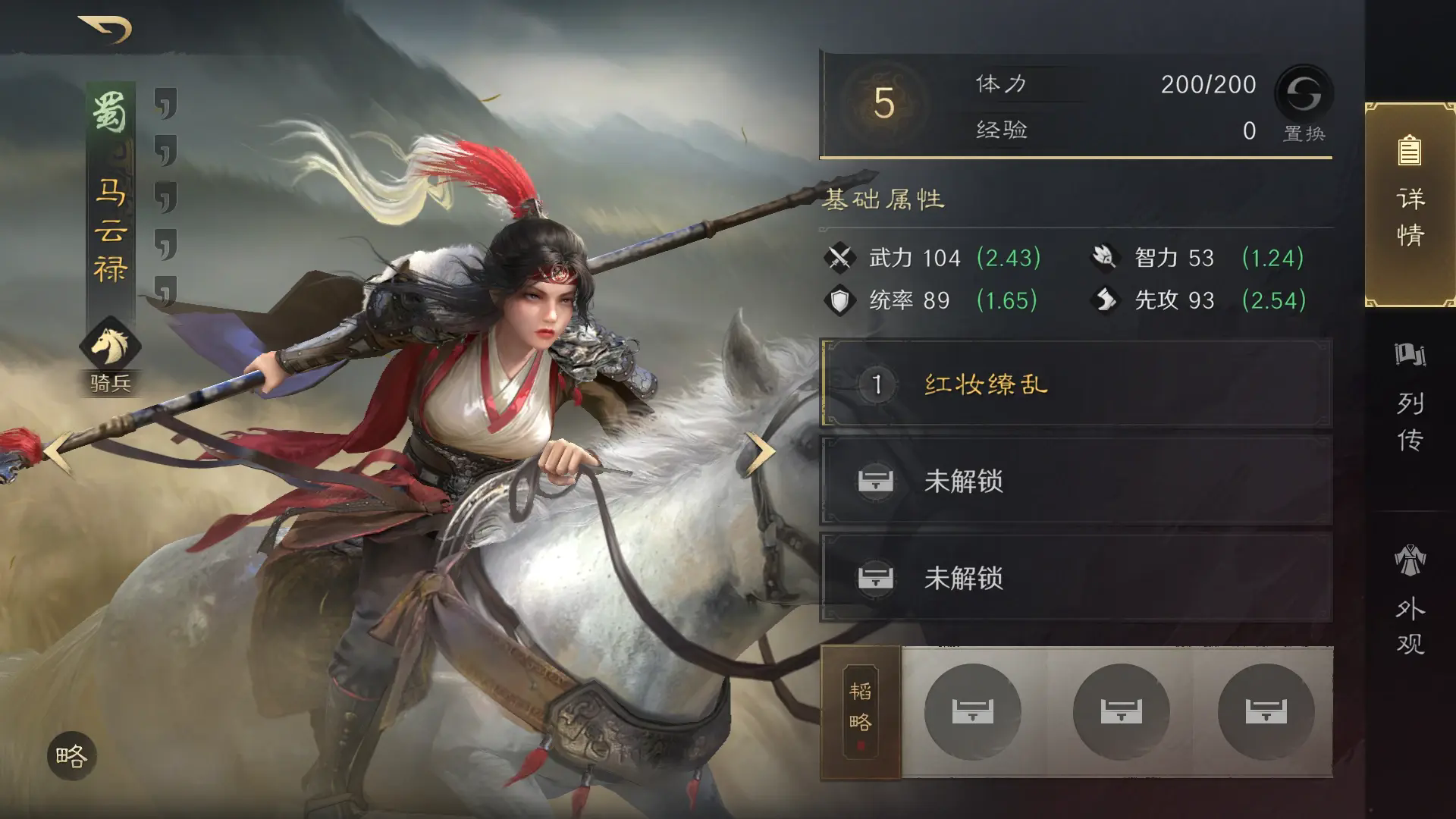The height and width of the screenshot is (819, 1456).
Task: Open the 列传 biography tab
Action: pyautogui.click(x=1410, y=400)
